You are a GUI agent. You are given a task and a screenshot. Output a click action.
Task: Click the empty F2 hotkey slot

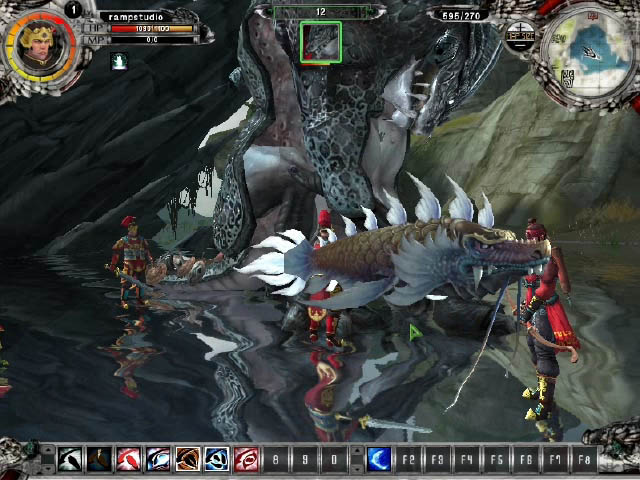(x=408, y=460)
